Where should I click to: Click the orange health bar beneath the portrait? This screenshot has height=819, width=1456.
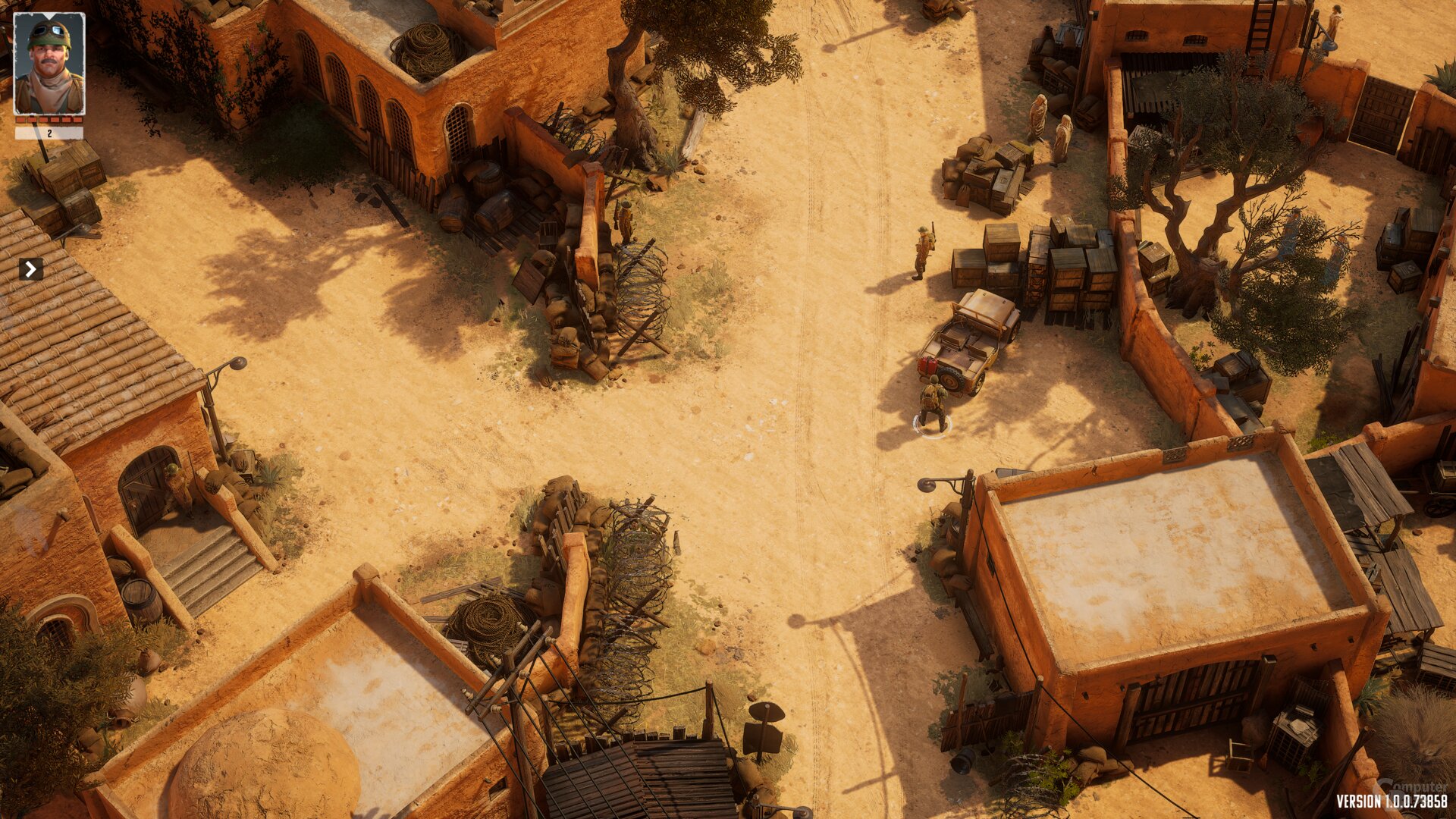click(x=47, y=120)
